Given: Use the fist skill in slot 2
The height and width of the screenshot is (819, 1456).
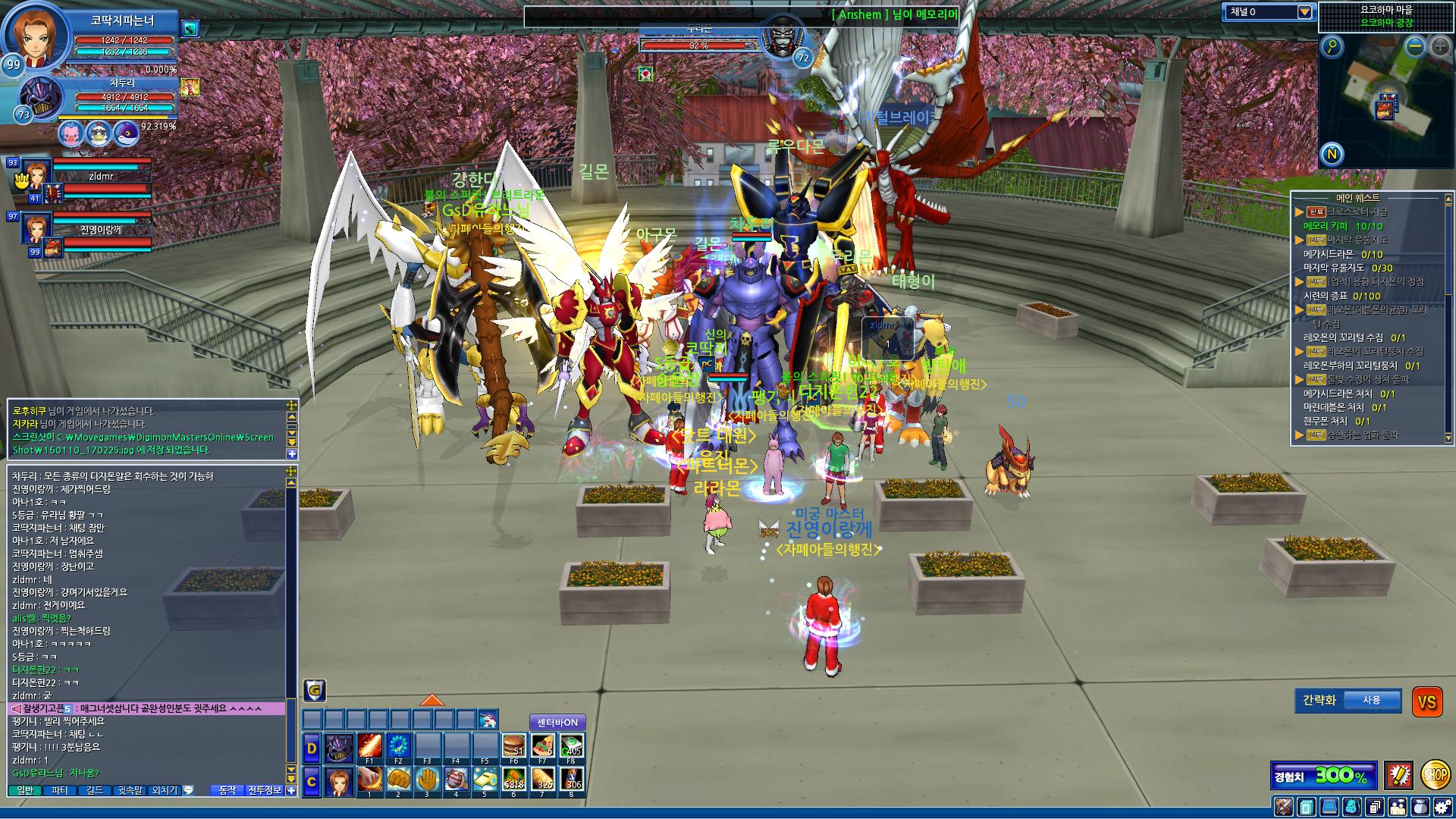Looking at the screenshot, I should point(398,780).
